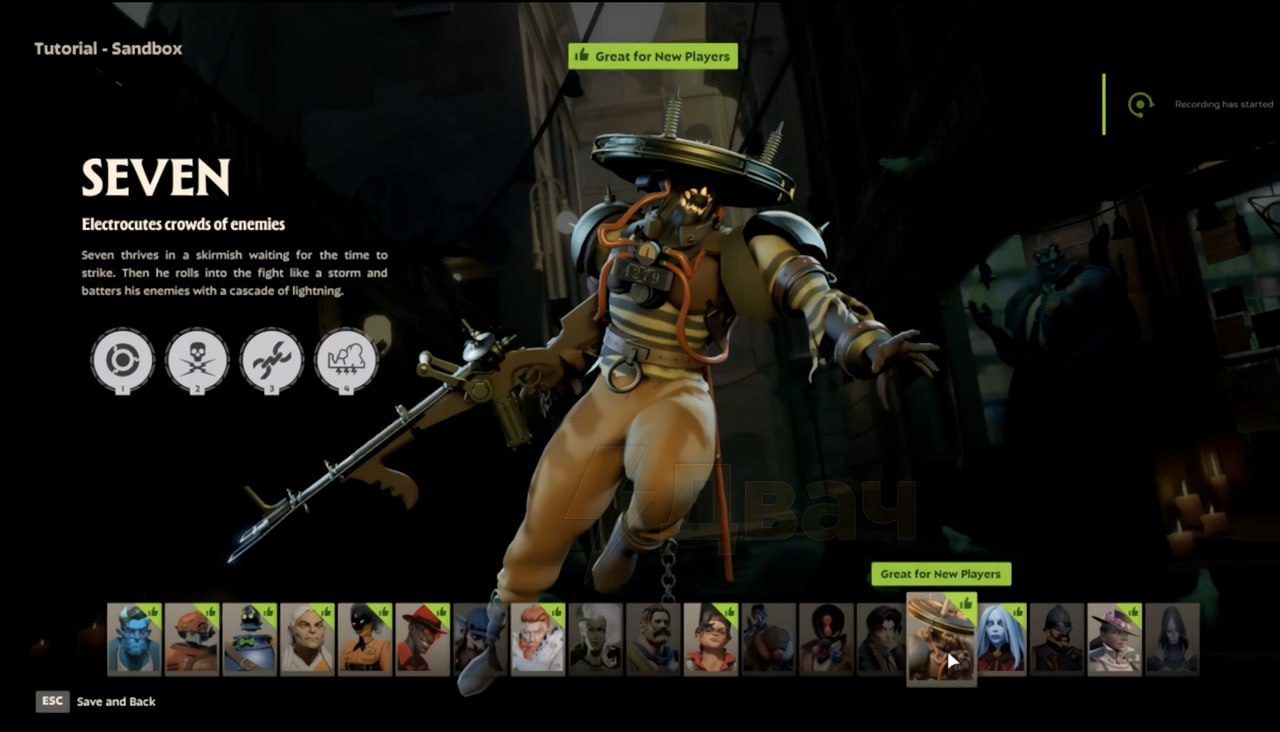
Task: Open the storm cloud ultimate ability
Action: click(346, 359)
